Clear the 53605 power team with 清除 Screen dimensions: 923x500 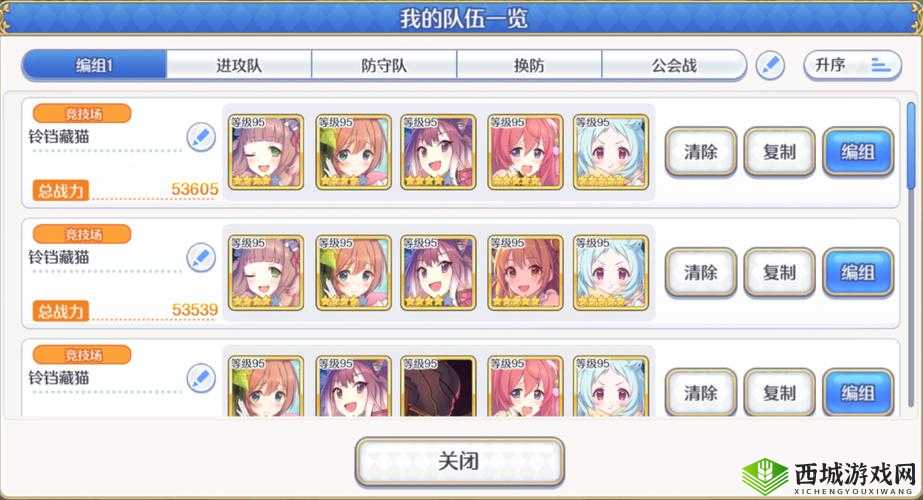[700, 152]
